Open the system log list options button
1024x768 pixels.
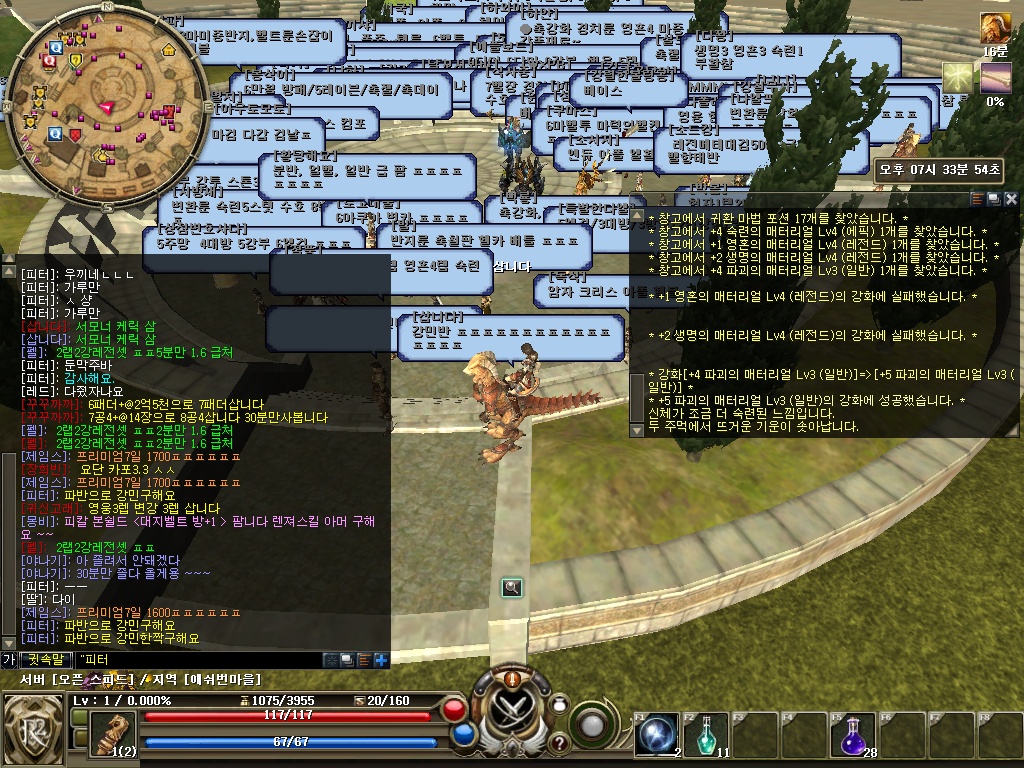pos(977,199)
